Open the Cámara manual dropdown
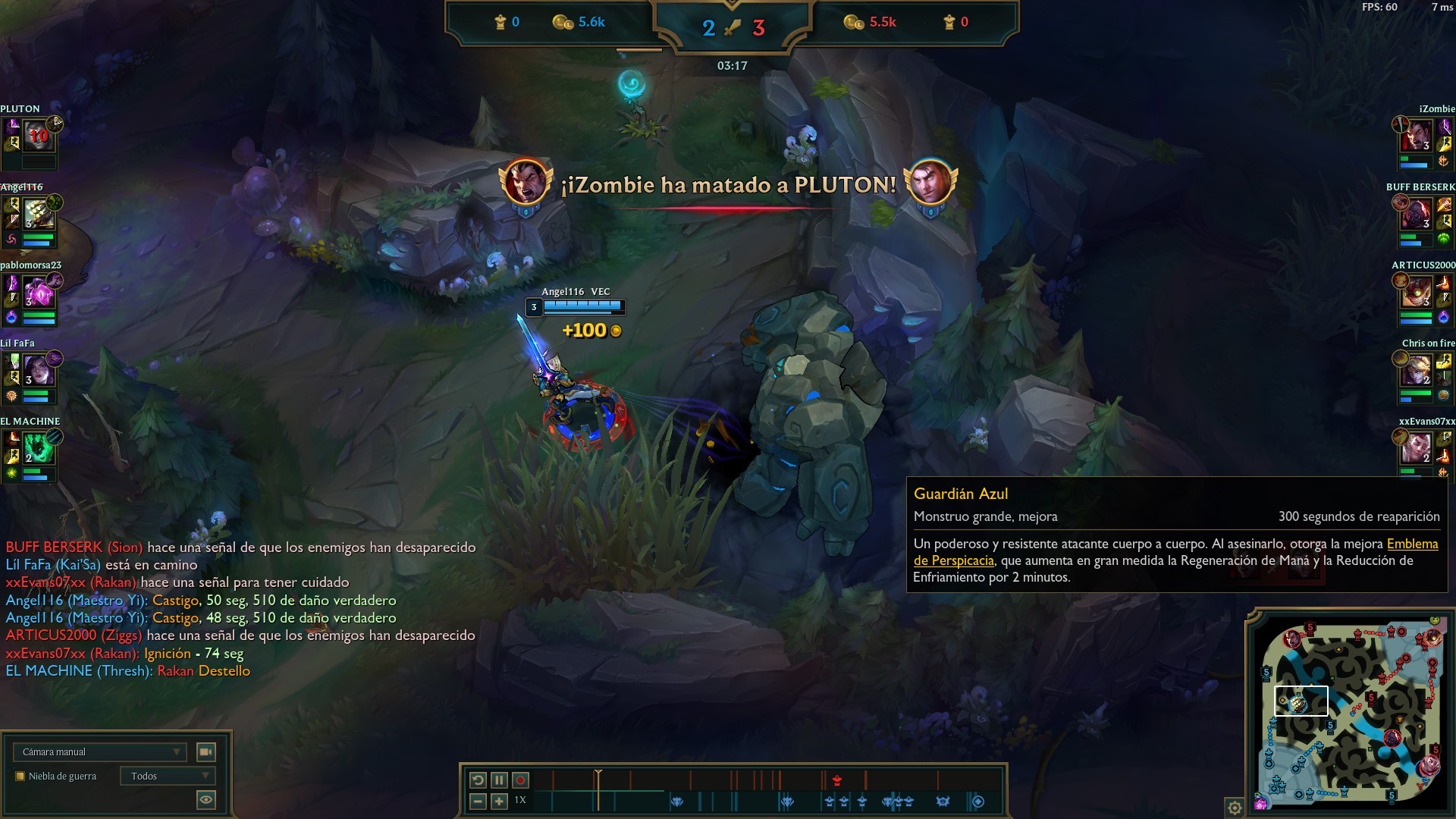The width and height of the screenshot is (1456, 819). (99, 752)
